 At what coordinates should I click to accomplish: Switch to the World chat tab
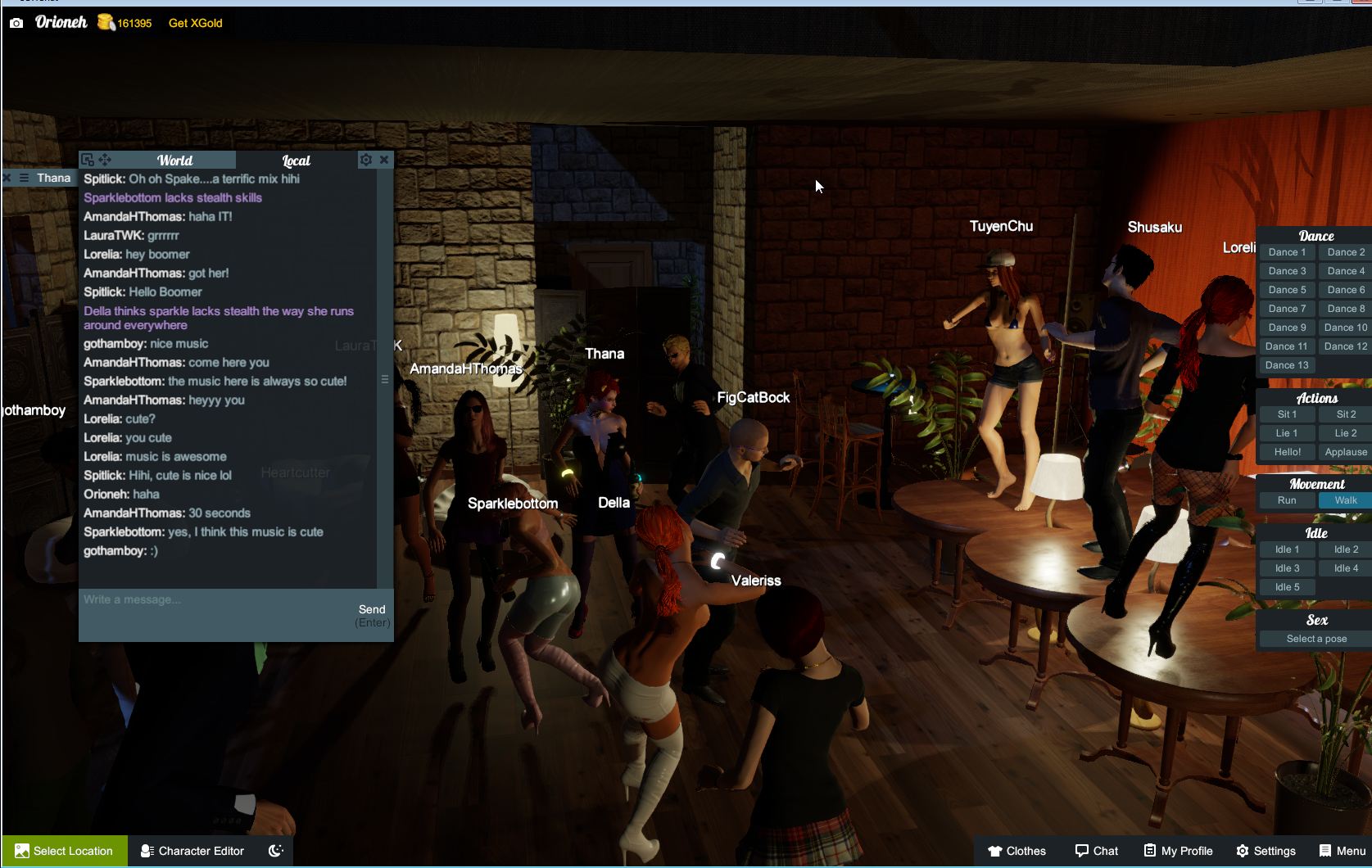(174, 160)
